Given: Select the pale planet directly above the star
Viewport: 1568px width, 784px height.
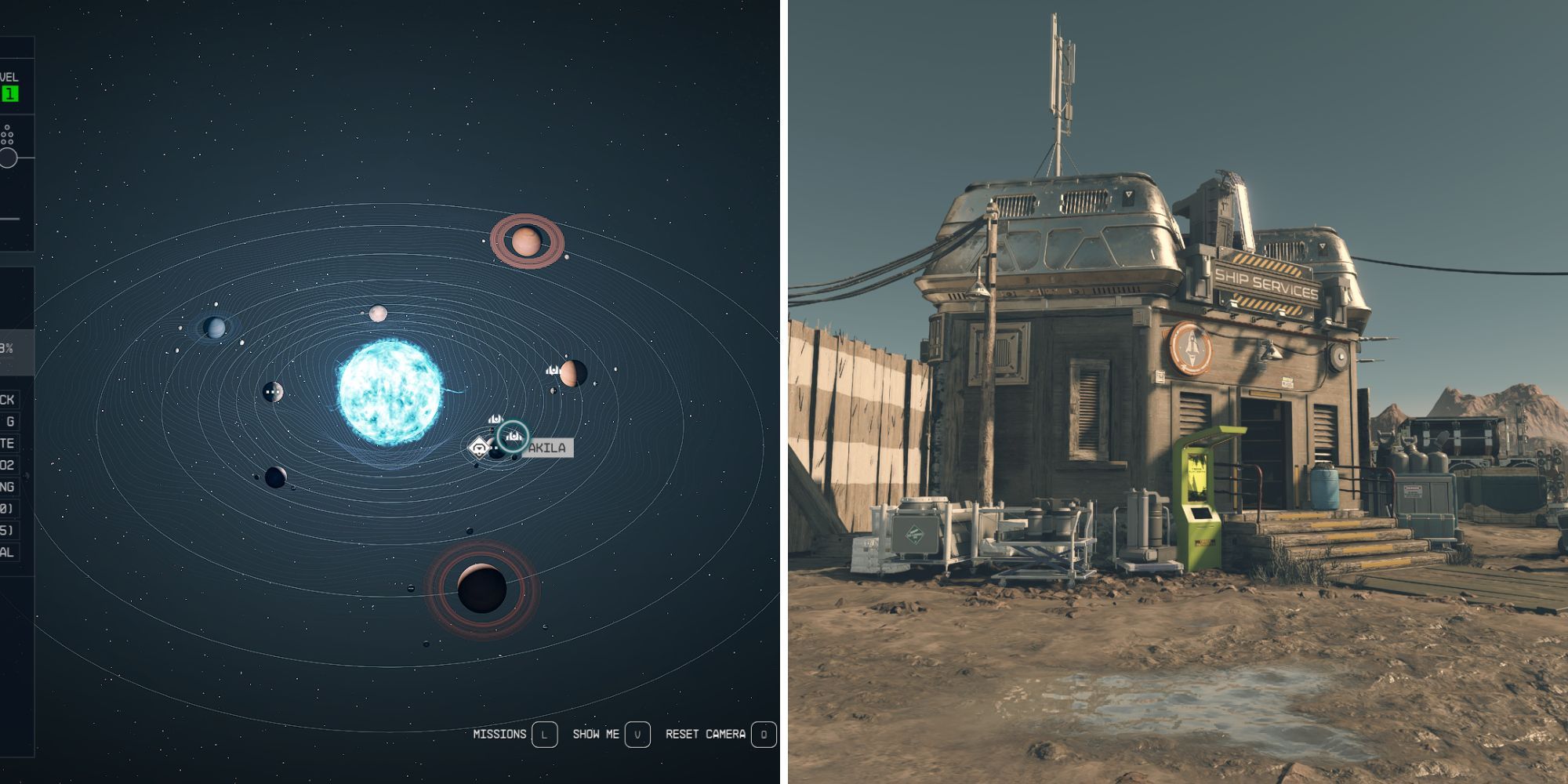Looking at the screenshot, I should tap(379, 314).
